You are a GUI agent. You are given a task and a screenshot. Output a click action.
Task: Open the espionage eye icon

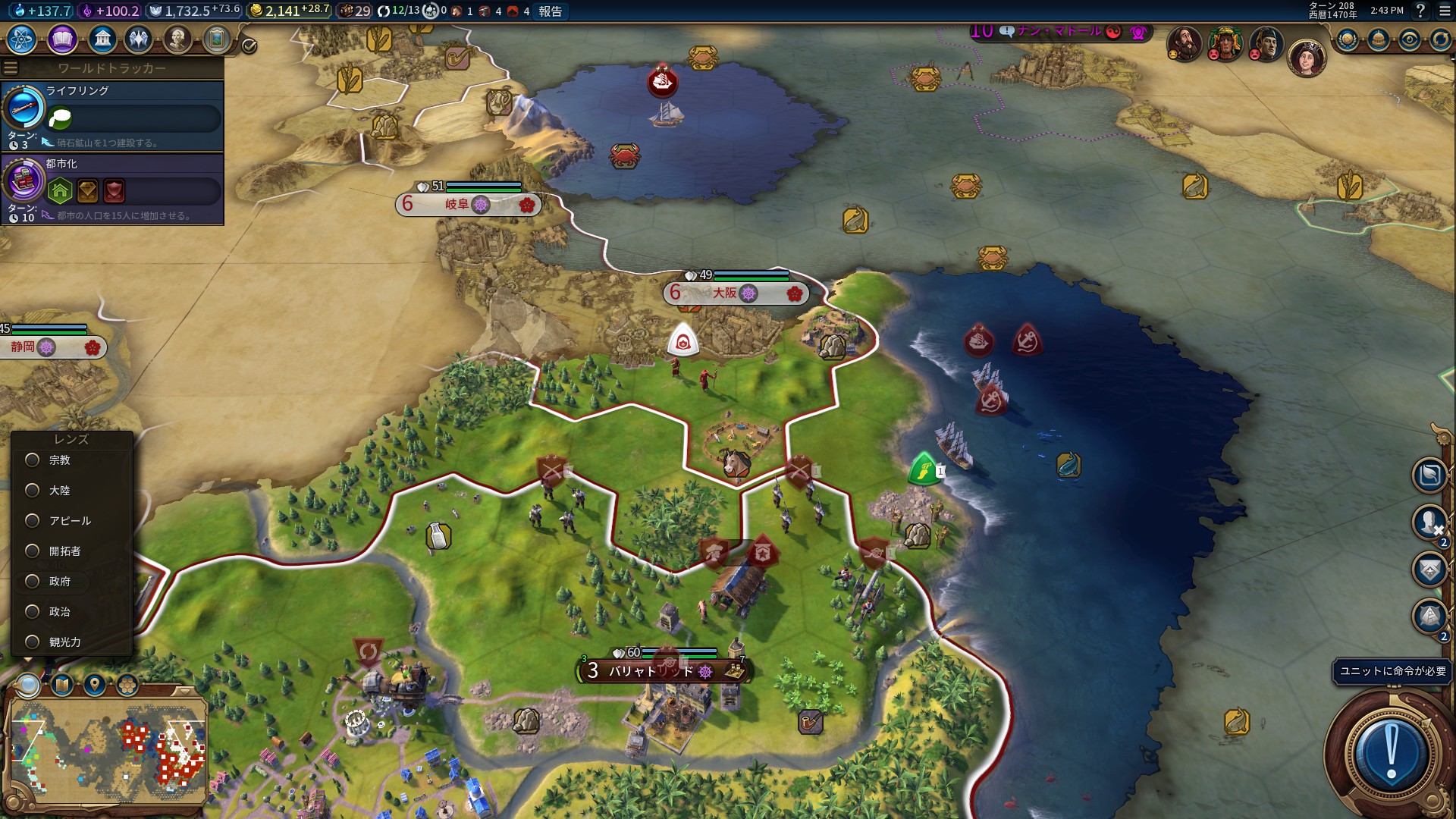pyautogui.click(x=1409, y=39)
